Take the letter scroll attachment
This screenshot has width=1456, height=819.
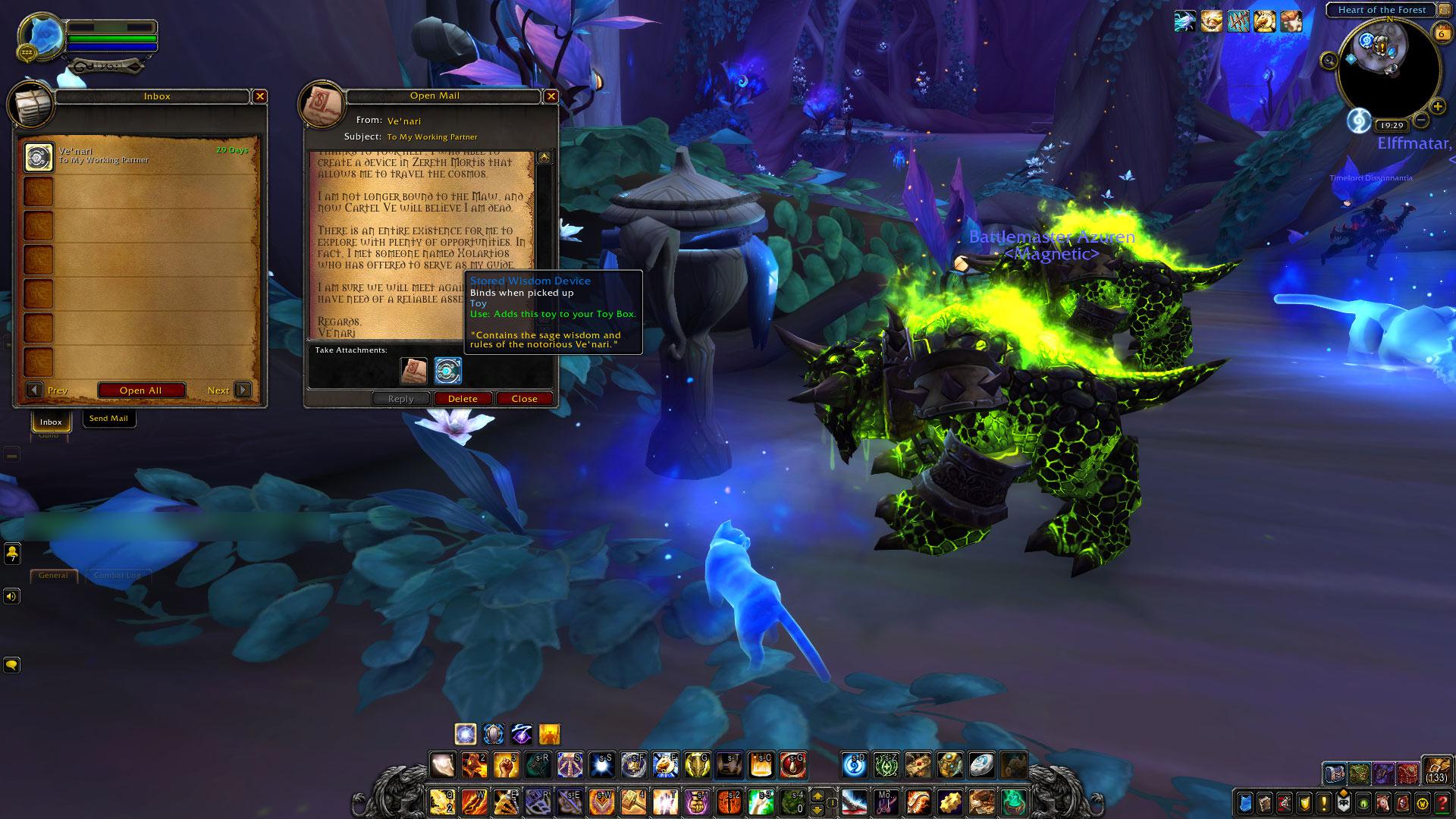click(x=413, y=371)
